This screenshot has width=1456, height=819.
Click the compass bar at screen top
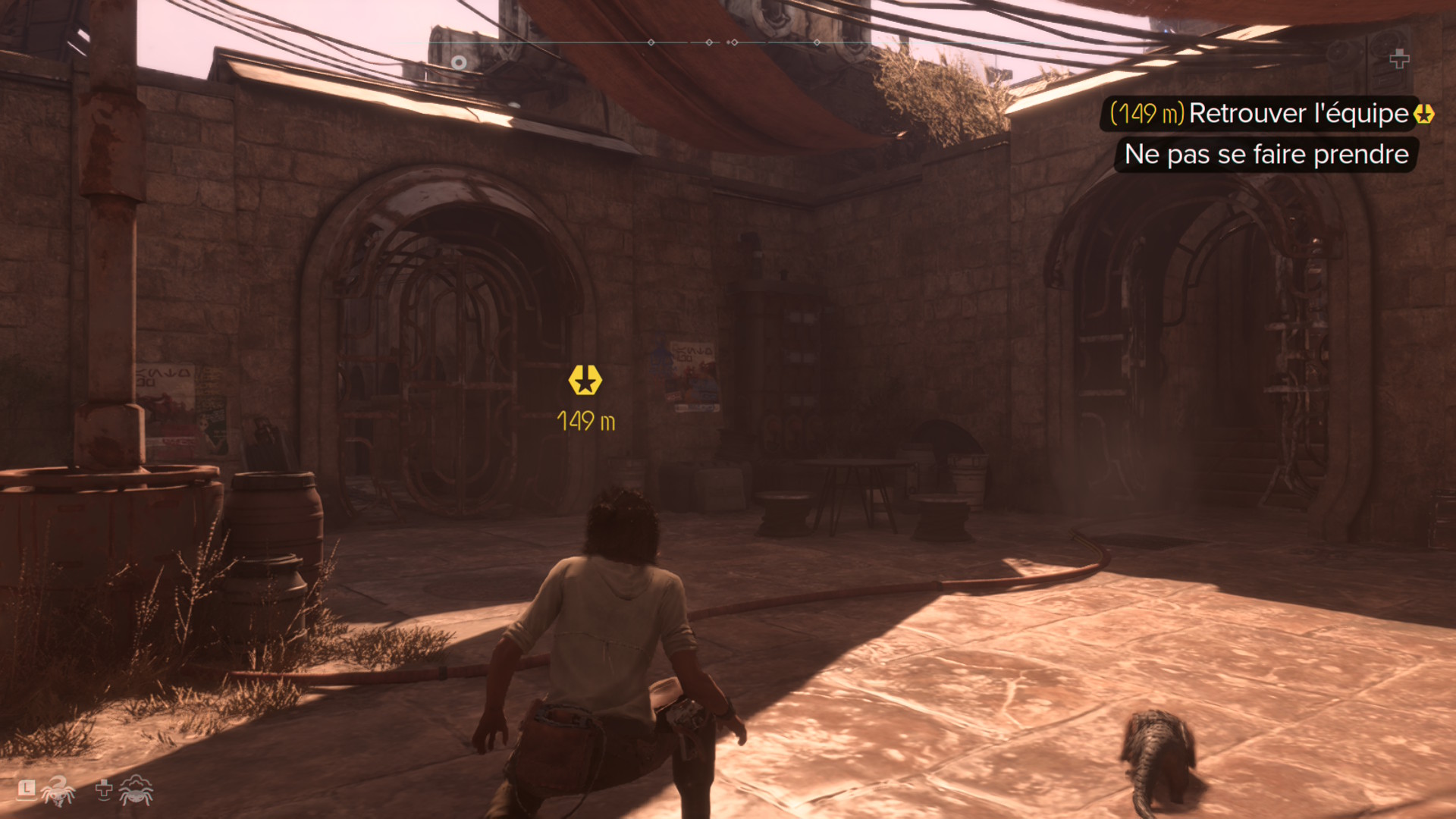(728, 42)
